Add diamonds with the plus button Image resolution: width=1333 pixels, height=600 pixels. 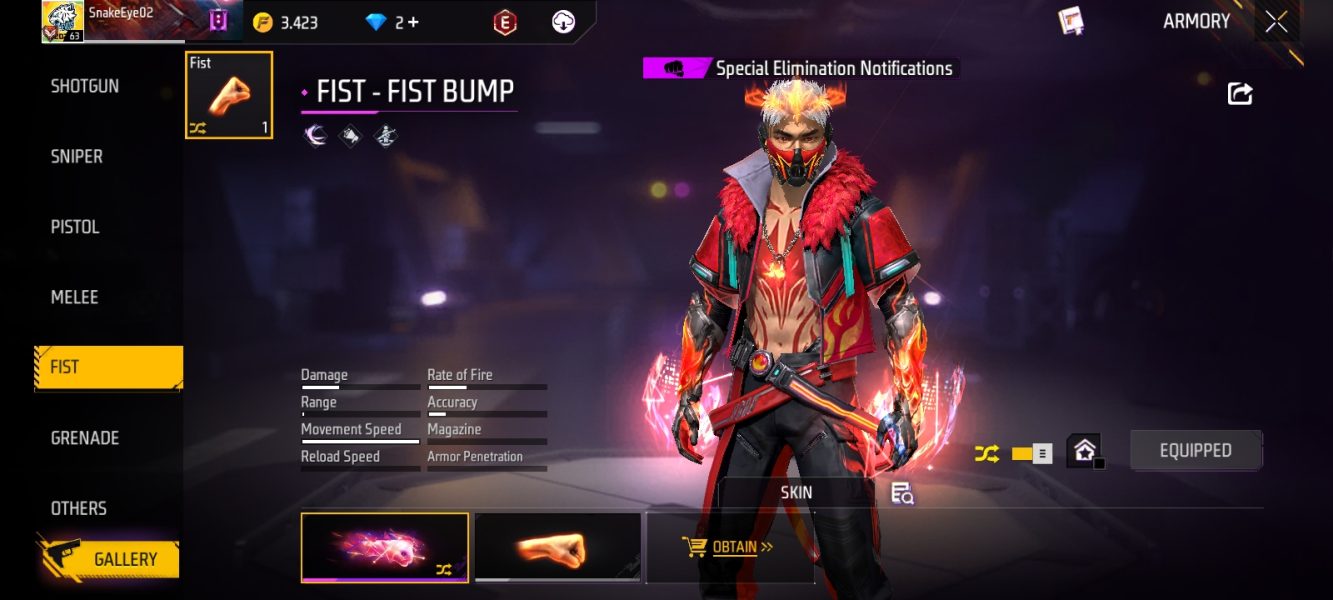tap(413, 22)
